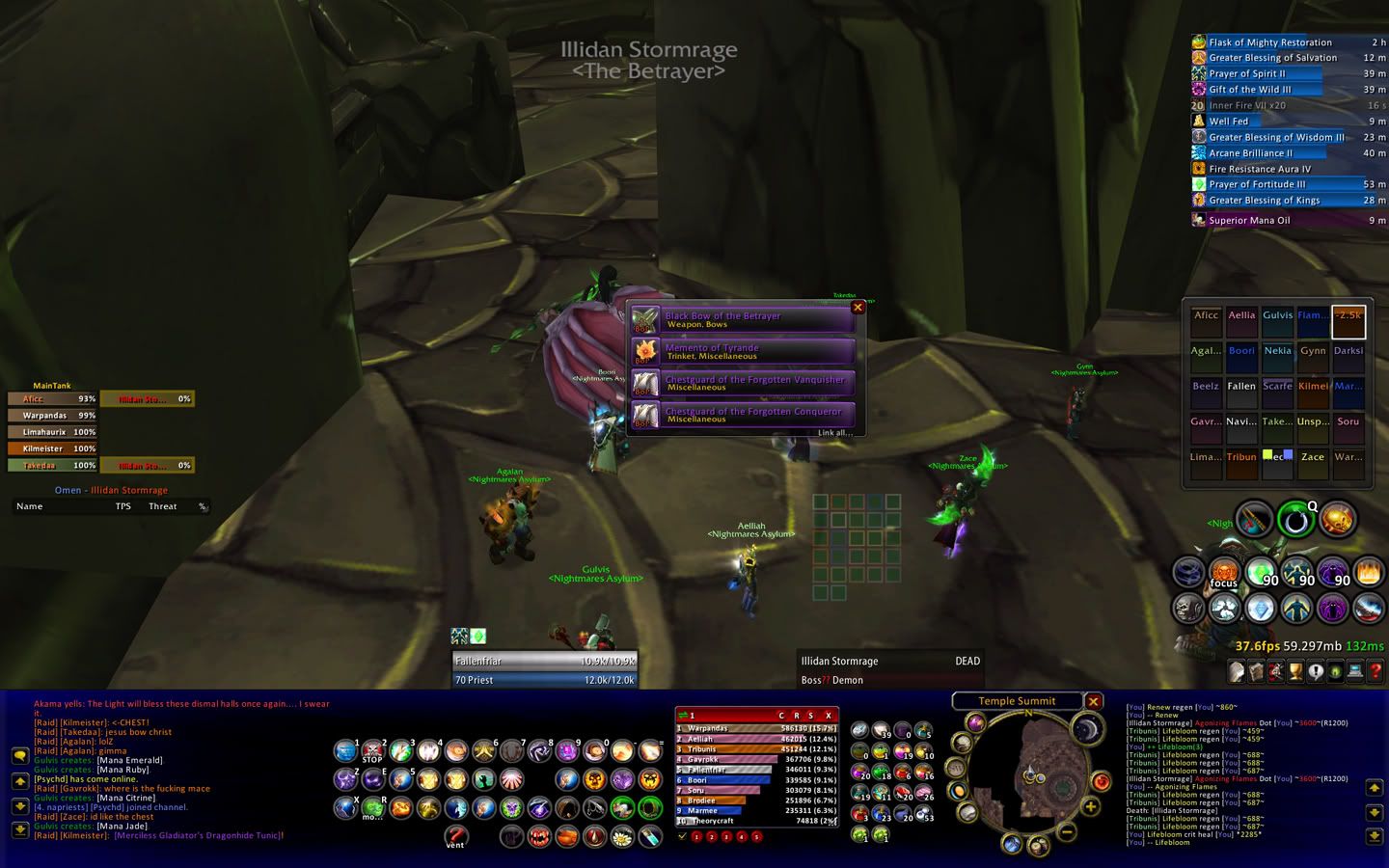This screenshot has width=1389, height=868.
Task: Choose the Boori raid frame
Action: [x=1241, y=351]
